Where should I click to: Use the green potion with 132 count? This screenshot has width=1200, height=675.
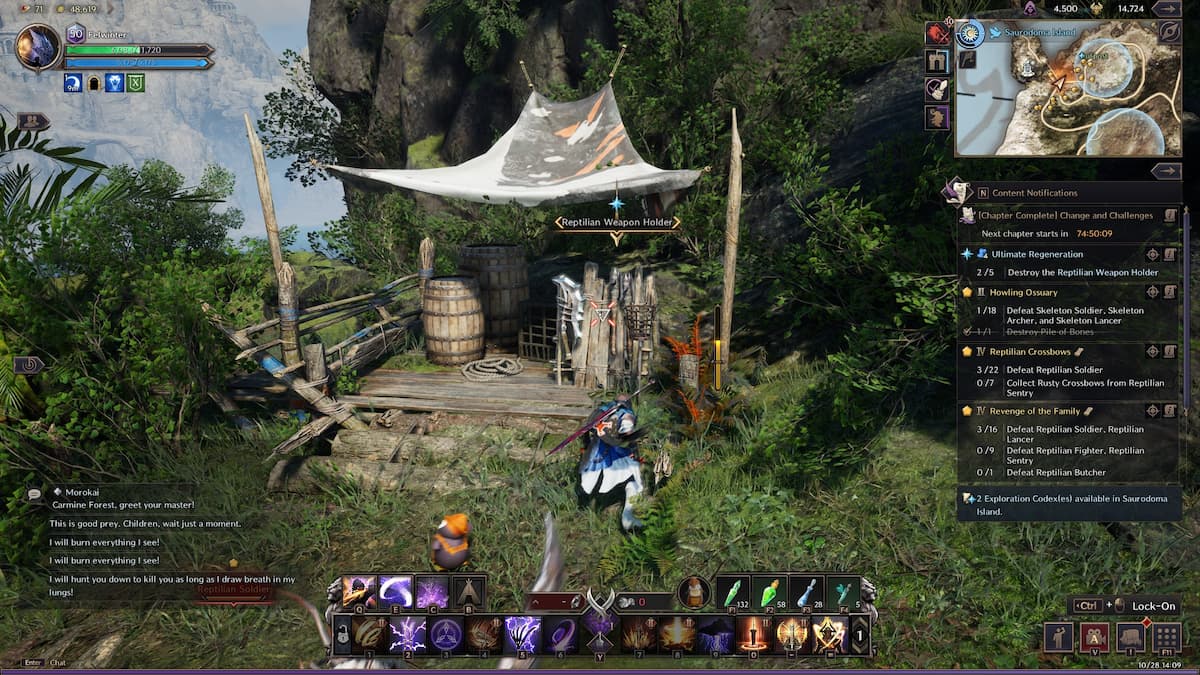[731, 592]
